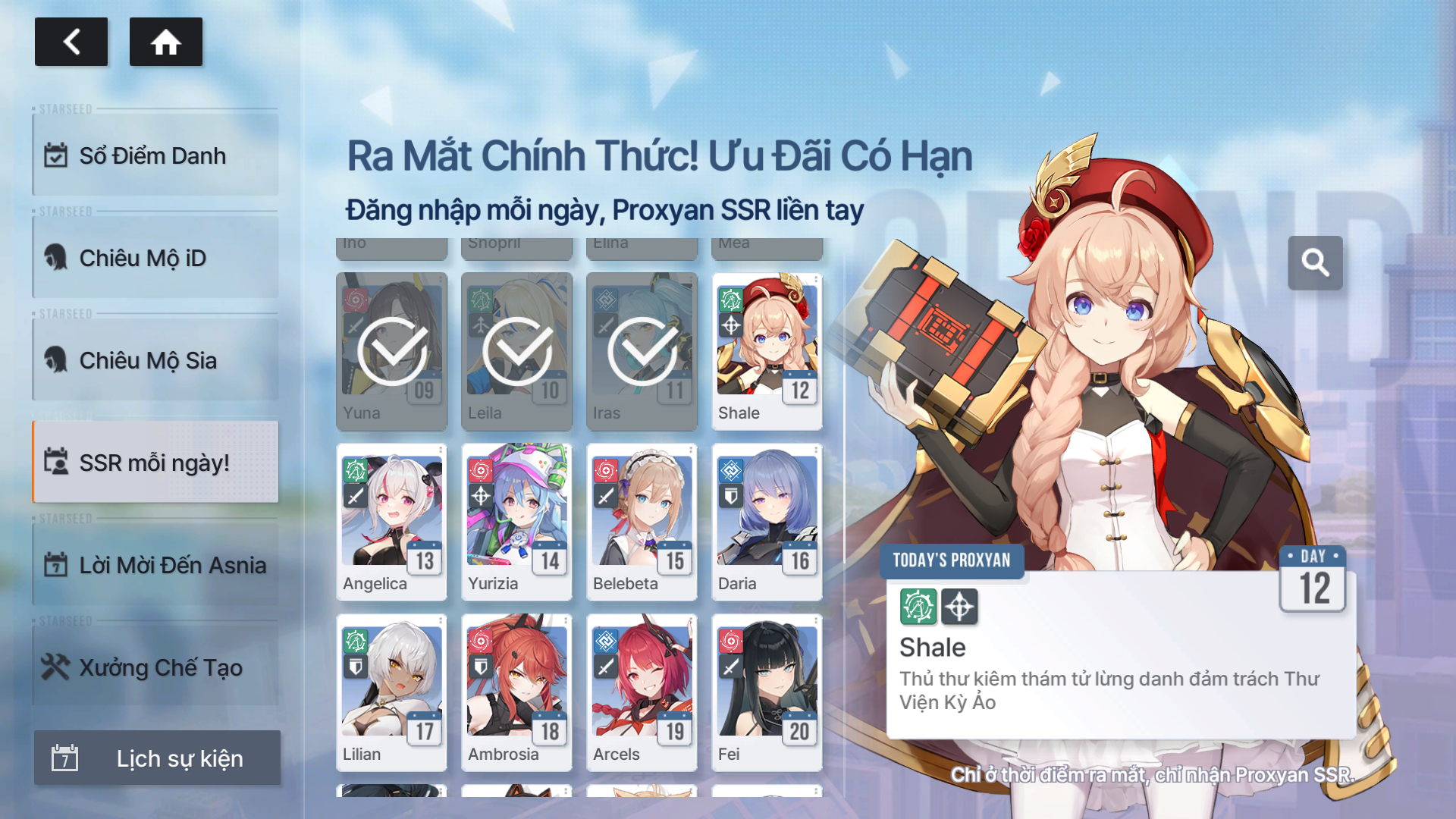The height and width of the screenshot is (819, 1456).
Task: Open the Arcels day 19 card
Action: (x=642, y=692)
